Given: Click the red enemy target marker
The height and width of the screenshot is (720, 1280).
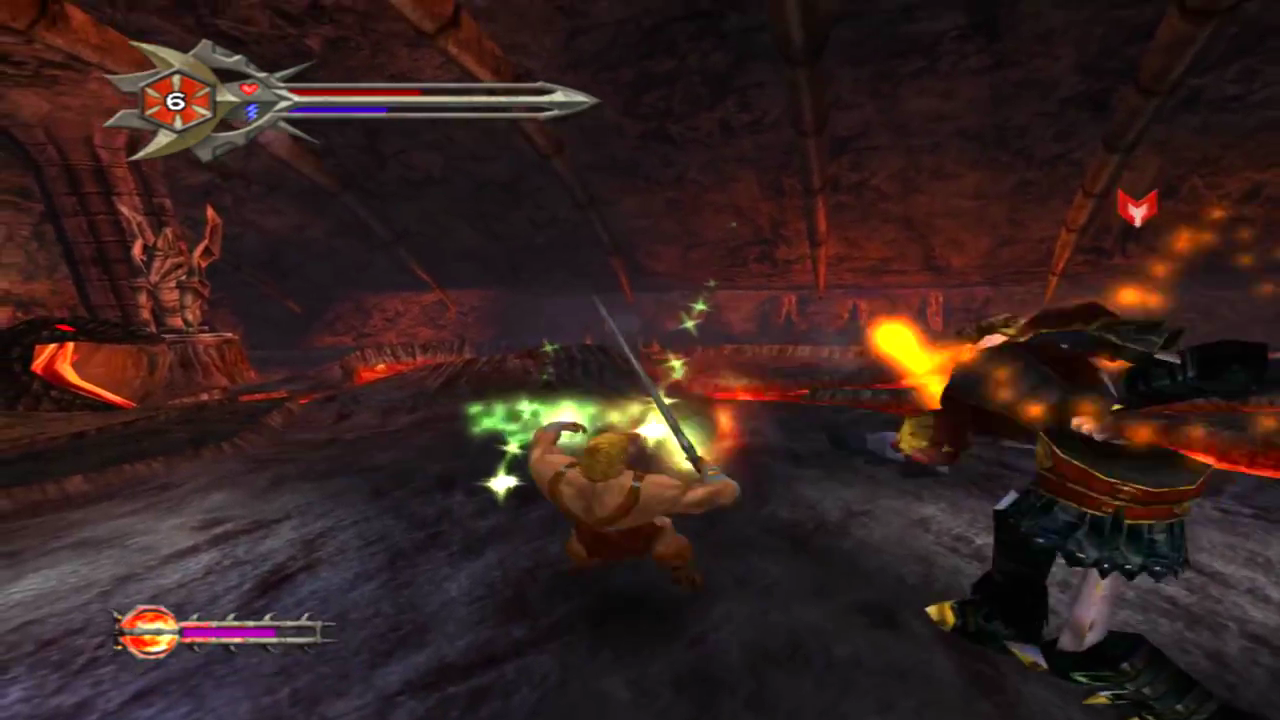Looking at the screenshot, I should point(1137,206).
